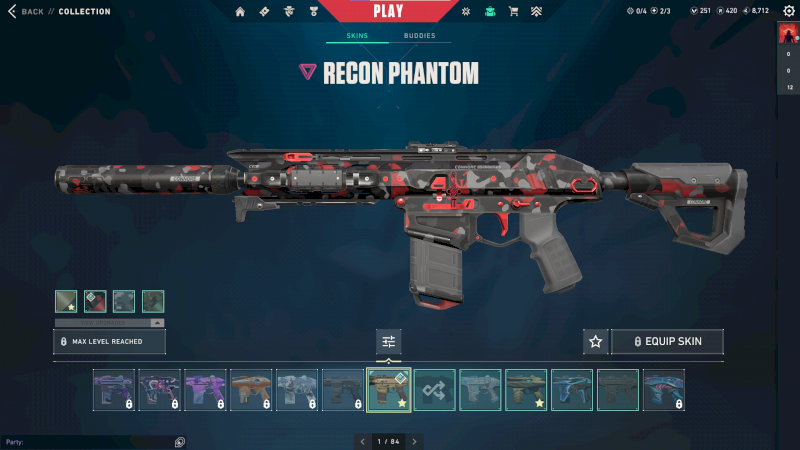Image resolution: width=800 pixels, height=450 pixels.
Task: Equip the Recon Phantom skin
Action: tap(667, 342)
